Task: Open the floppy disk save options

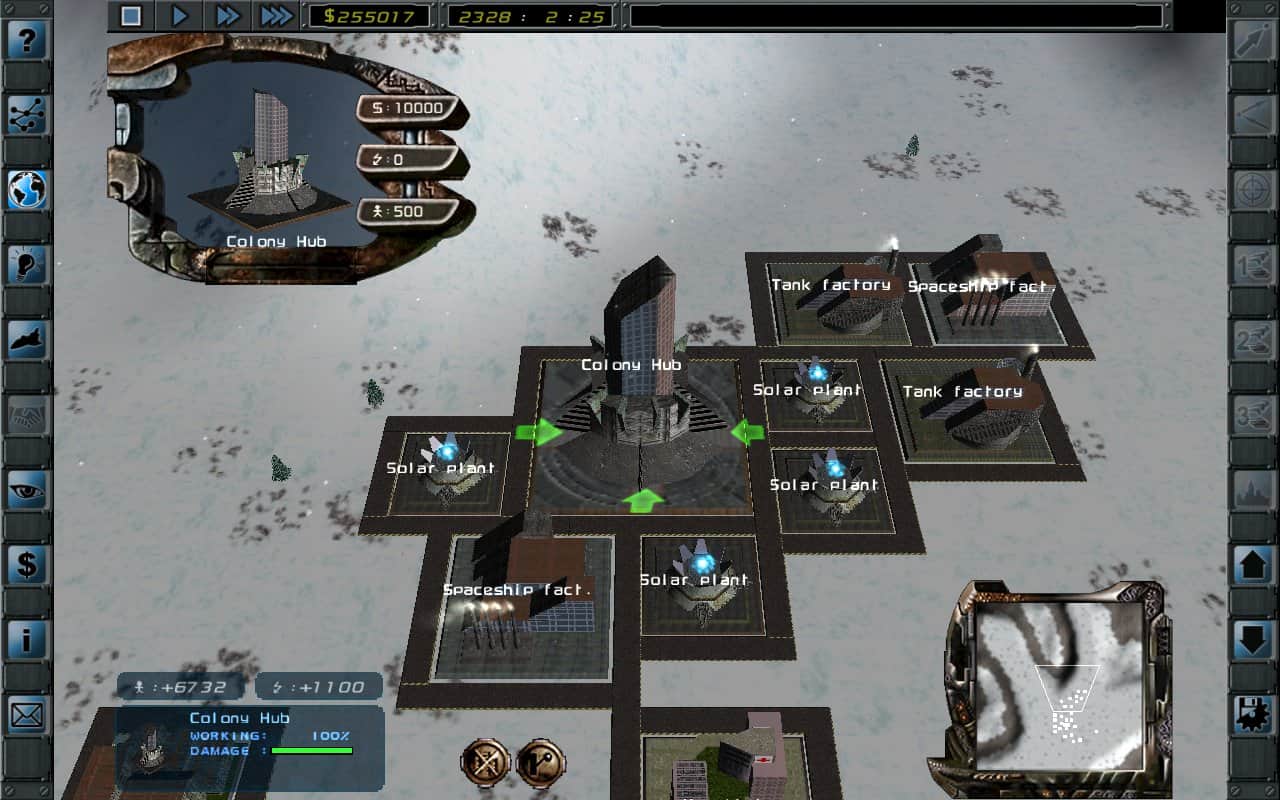Action: click(1253, 714)
